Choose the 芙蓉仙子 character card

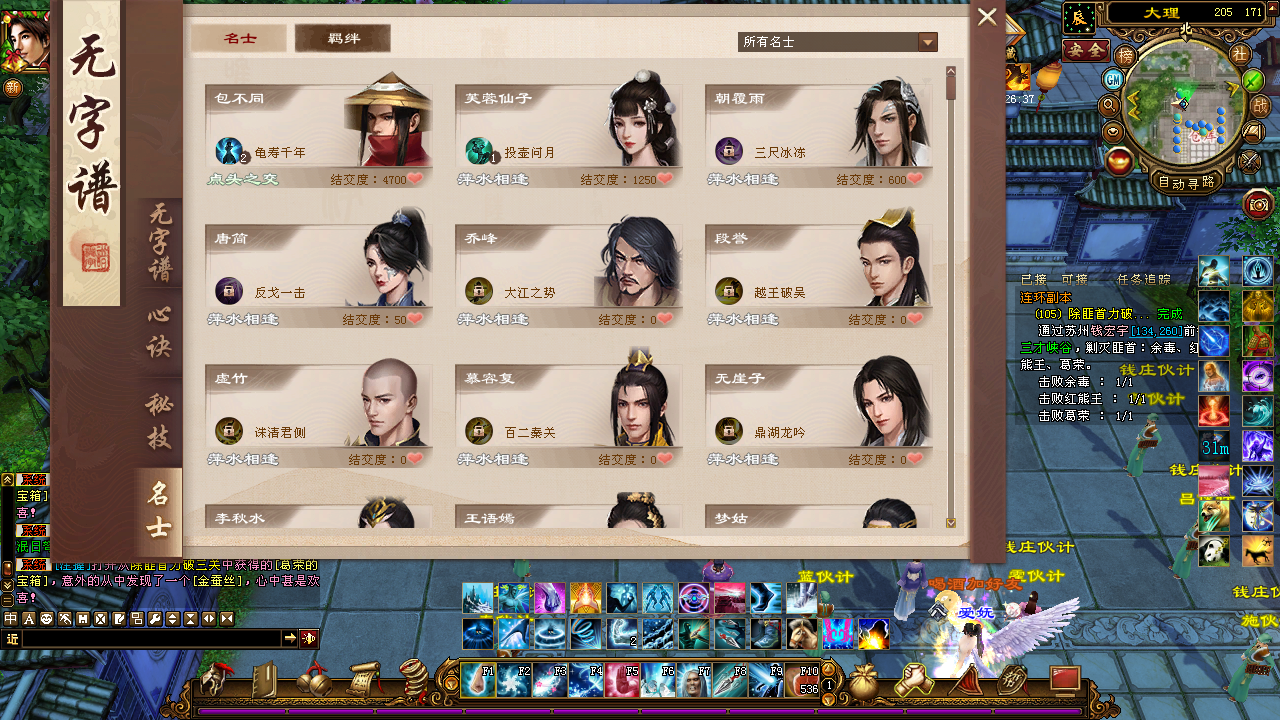pyautogui.click(x=569, y=130)
